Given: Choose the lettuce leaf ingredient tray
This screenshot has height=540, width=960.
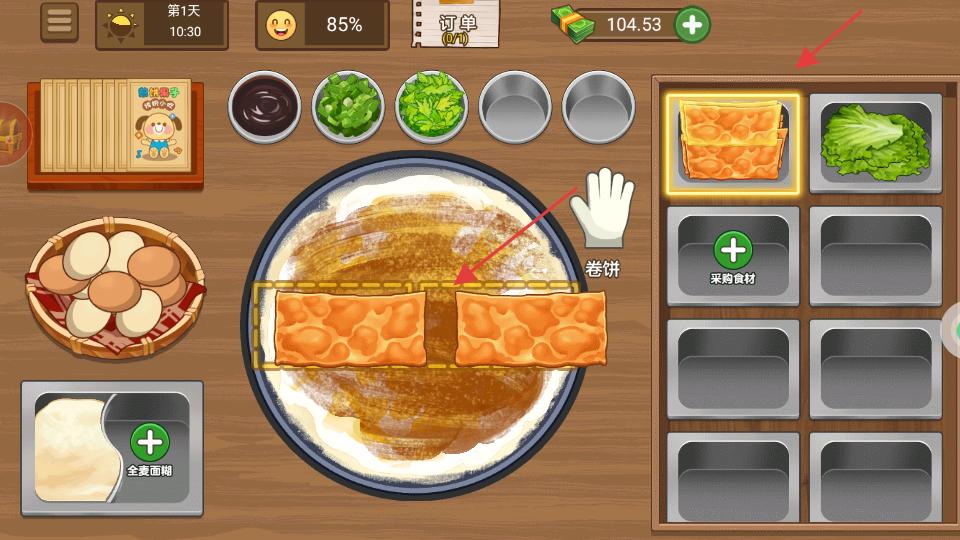Looking at the screenshot, I should click(x=875, y=143).
